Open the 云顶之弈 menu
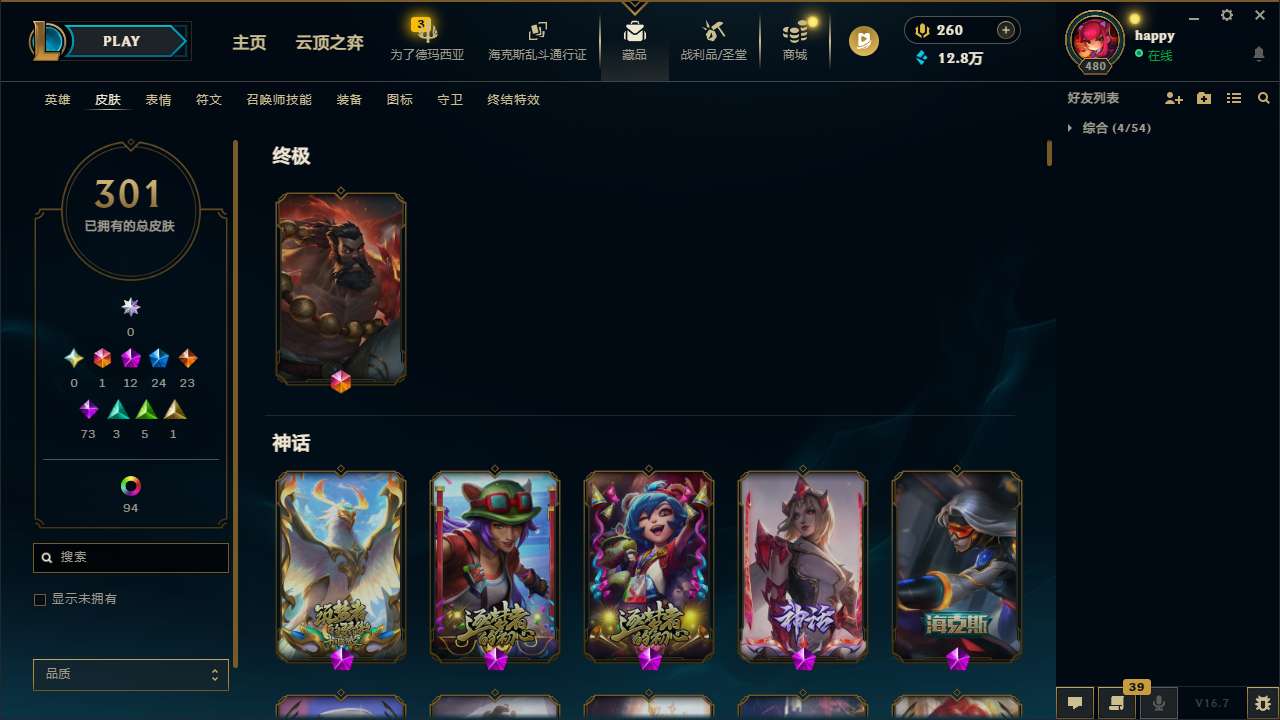 coord(328,43)
